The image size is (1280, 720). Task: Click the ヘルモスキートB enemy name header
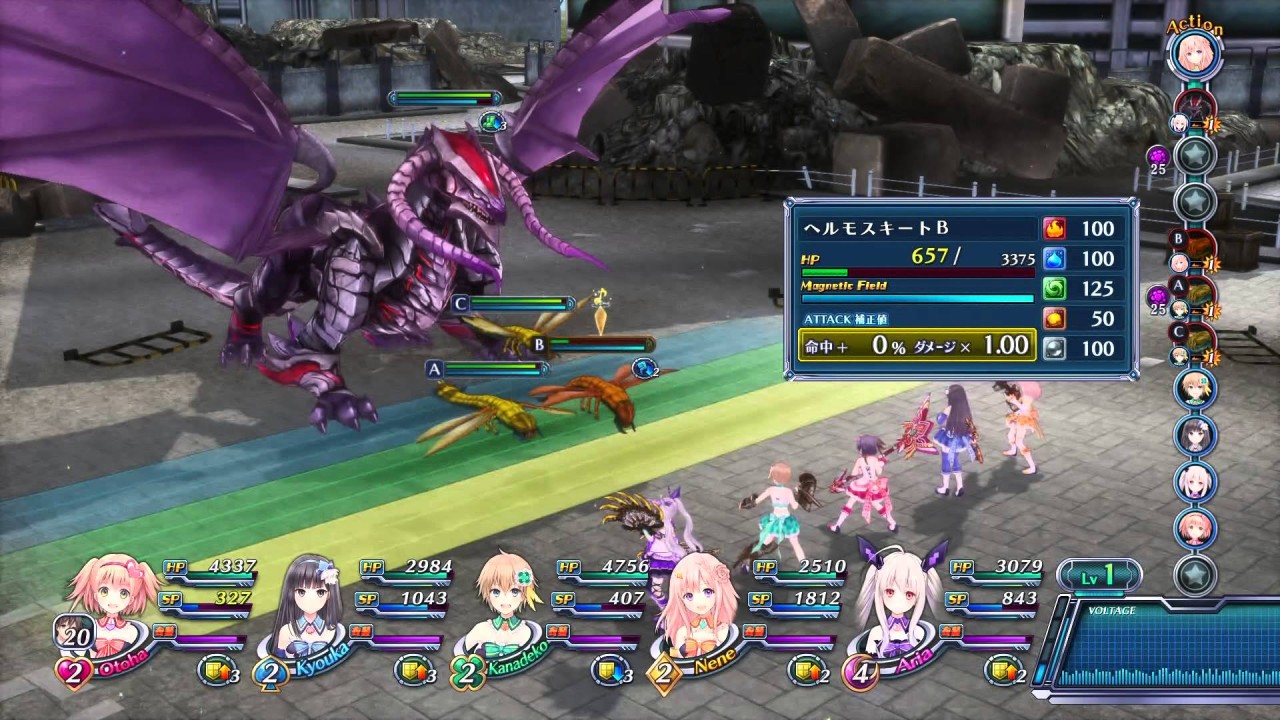tap(912, 229)
